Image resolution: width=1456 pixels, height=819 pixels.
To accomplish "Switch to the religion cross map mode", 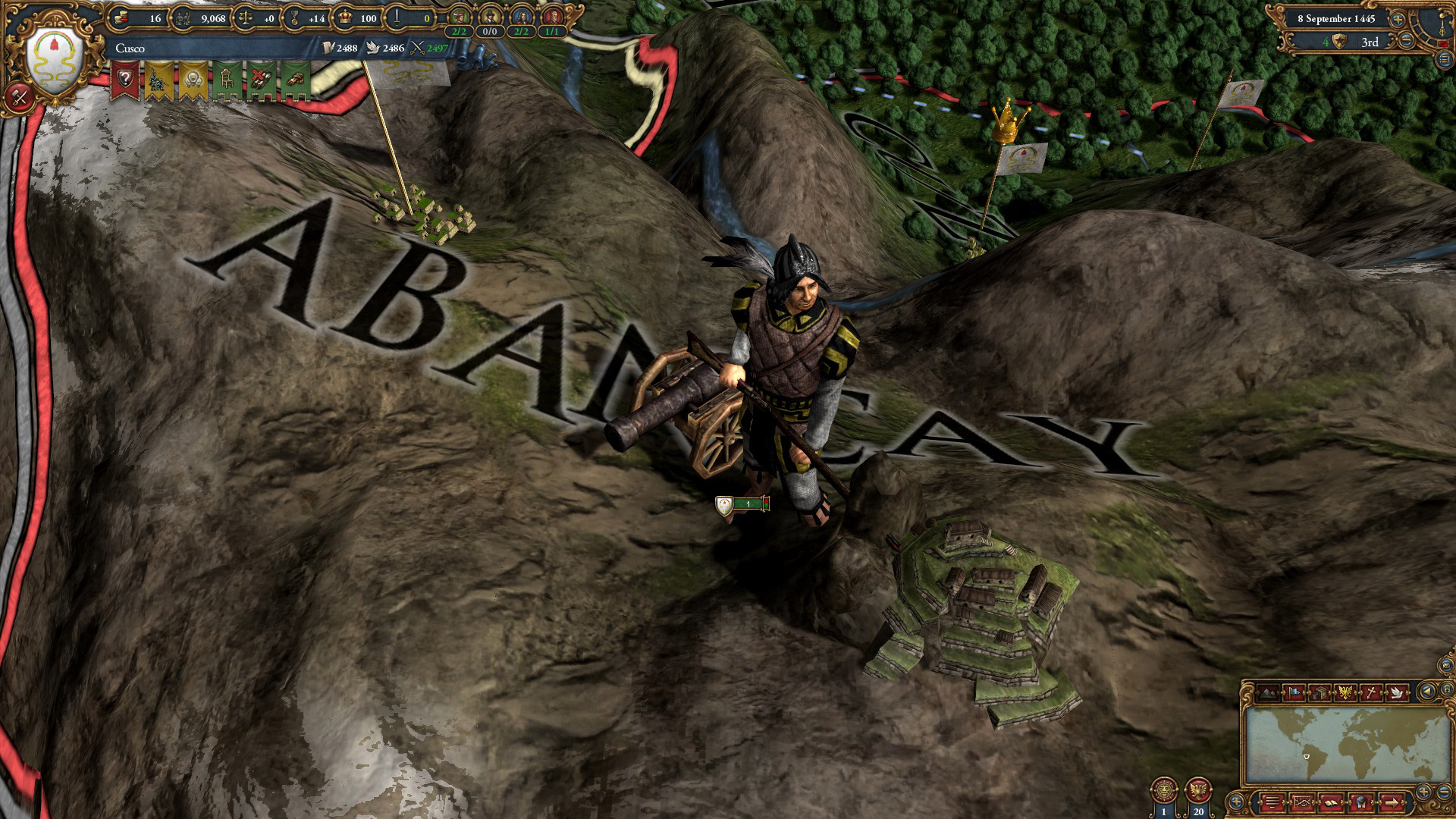I will [x=1371, y=692].
